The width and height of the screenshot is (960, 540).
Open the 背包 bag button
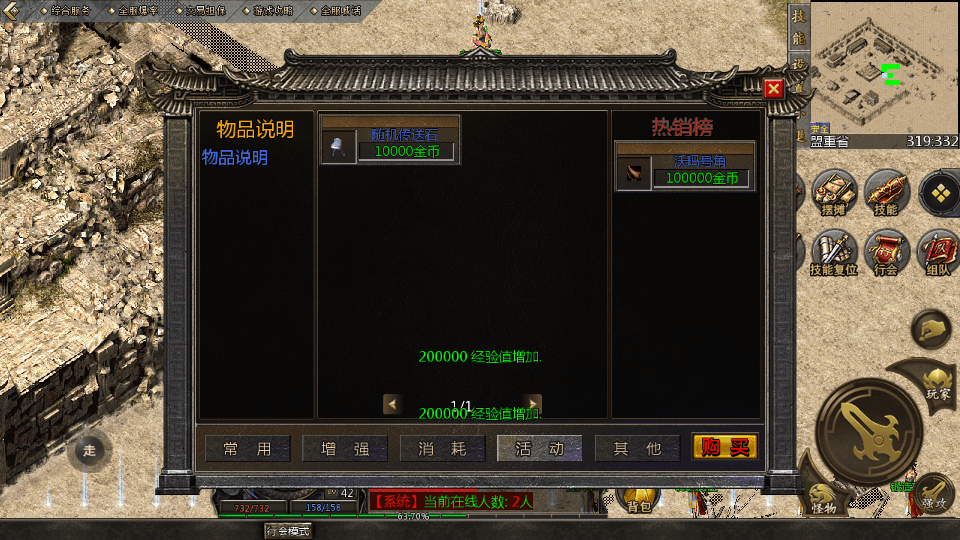tap(639, 500)
